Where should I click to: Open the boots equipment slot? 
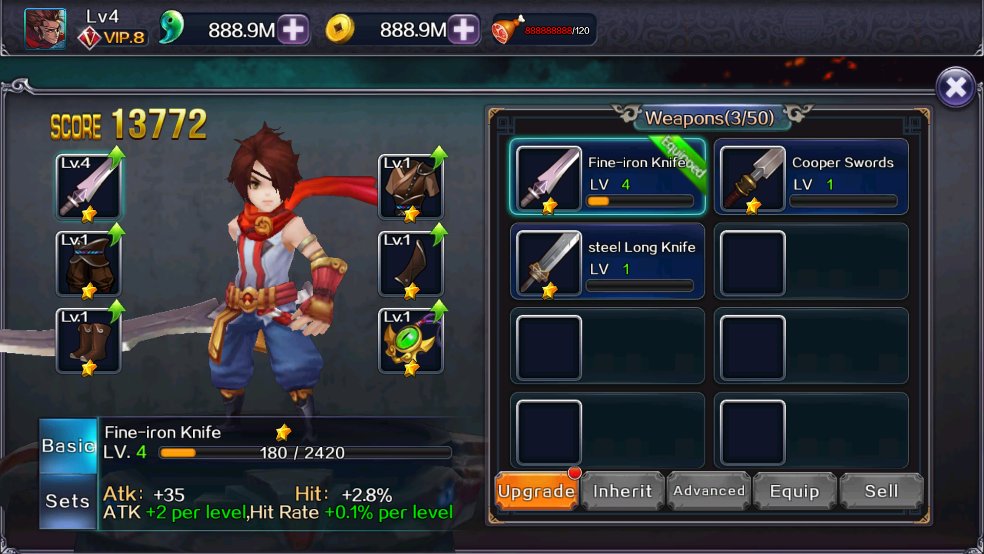(88, 341)
